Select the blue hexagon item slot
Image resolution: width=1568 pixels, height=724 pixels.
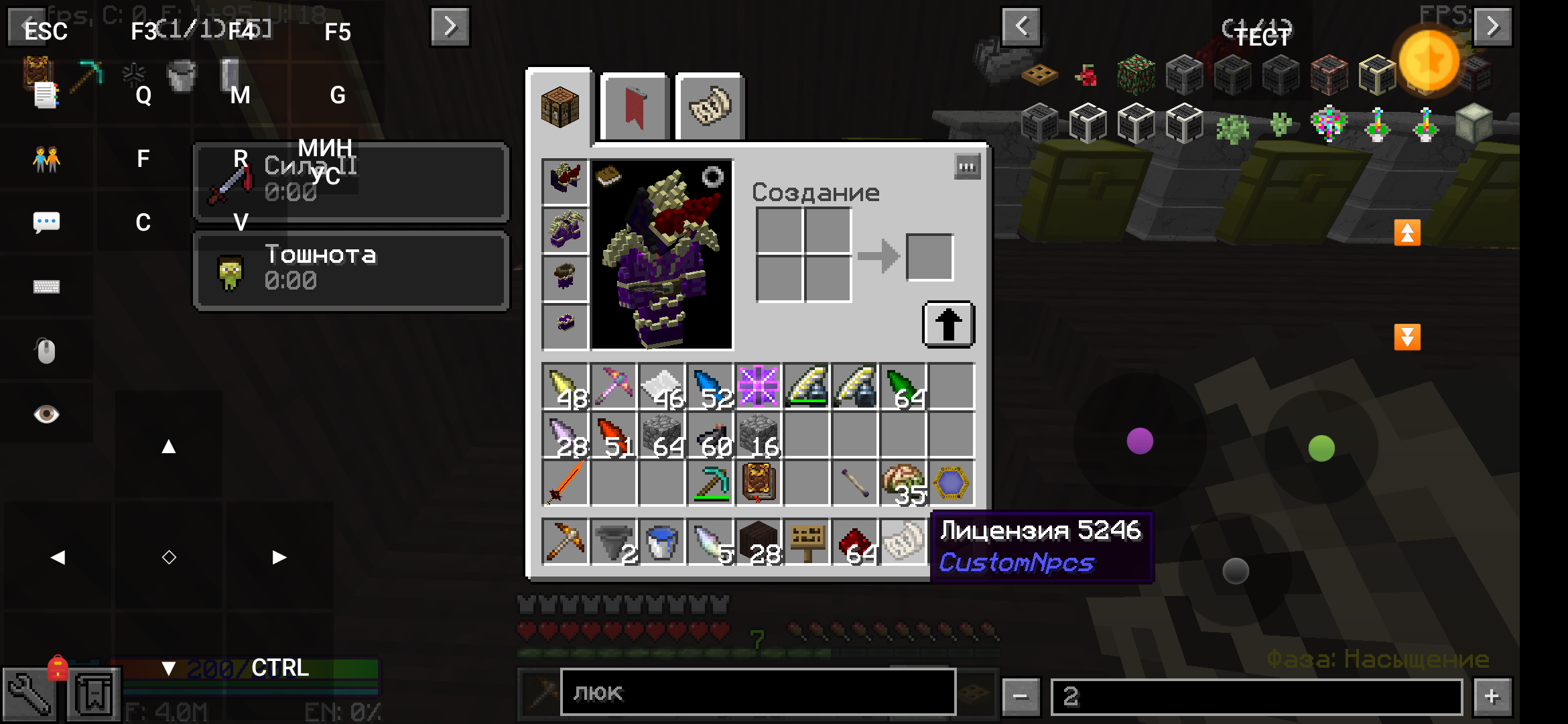pyautogui.click(x=951, y=483)
